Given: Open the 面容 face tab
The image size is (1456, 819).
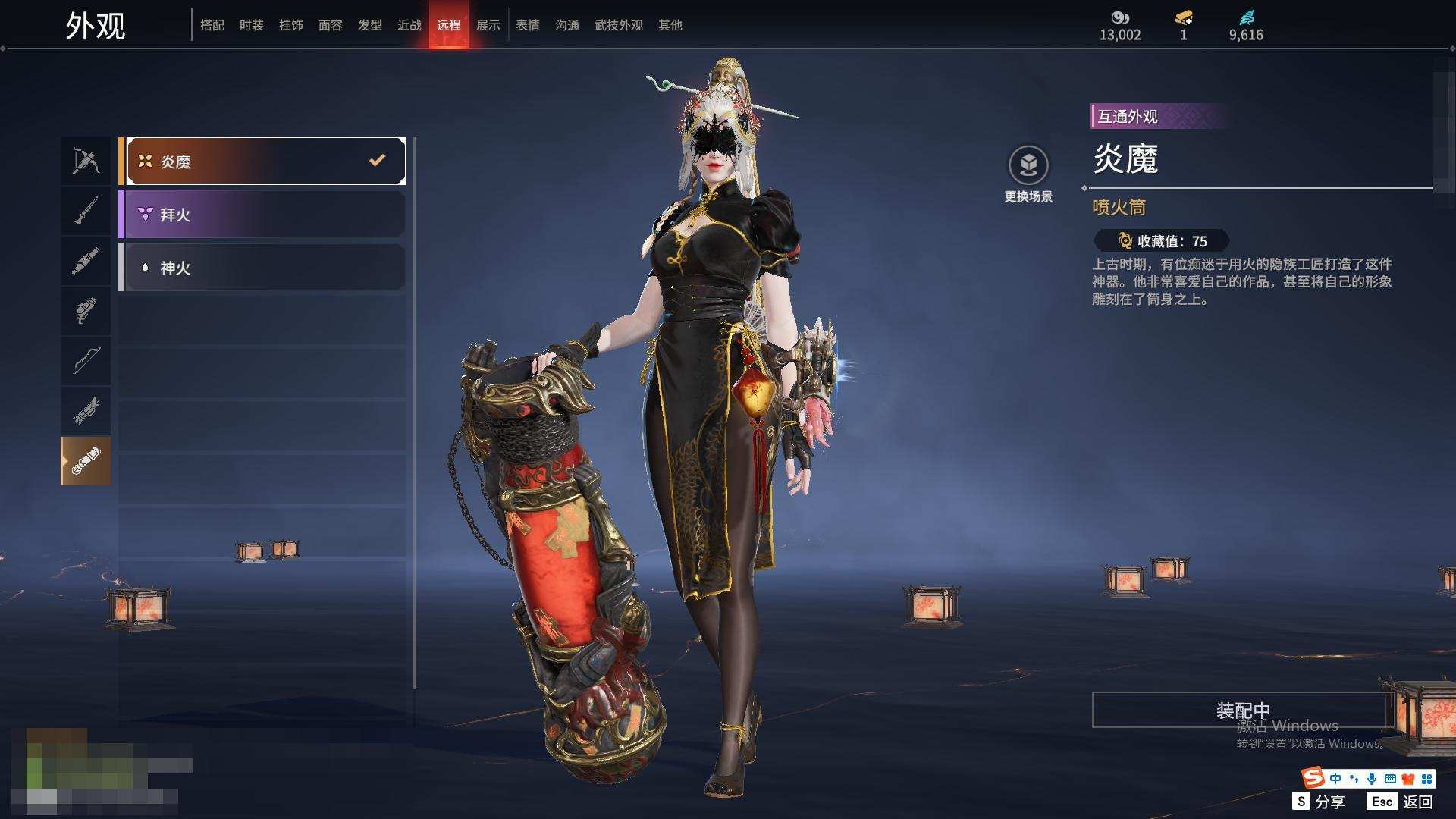Looking at the screenshot, I should tap(331, 25).
